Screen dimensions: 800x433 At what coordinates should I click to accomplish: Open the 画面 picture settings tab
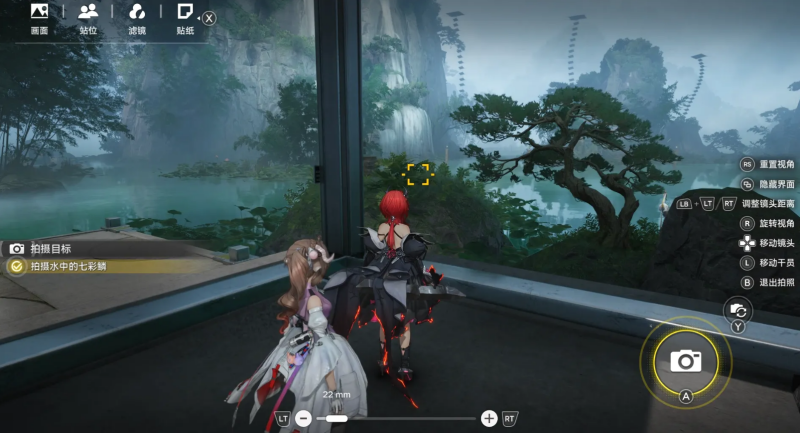(39, 18)
